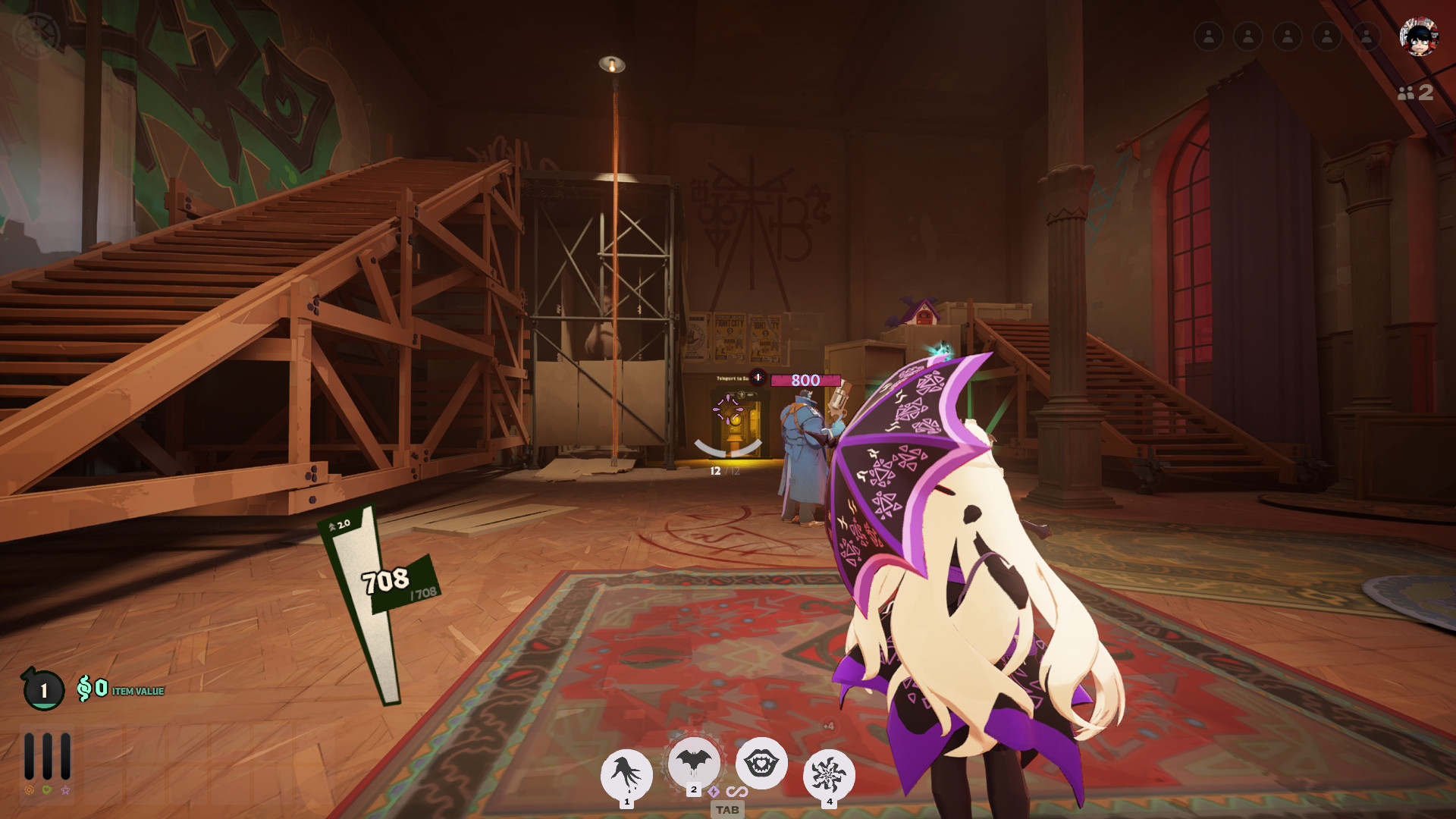Activate the clawed hand ability

pyautogui.click(x=626, y=774)
